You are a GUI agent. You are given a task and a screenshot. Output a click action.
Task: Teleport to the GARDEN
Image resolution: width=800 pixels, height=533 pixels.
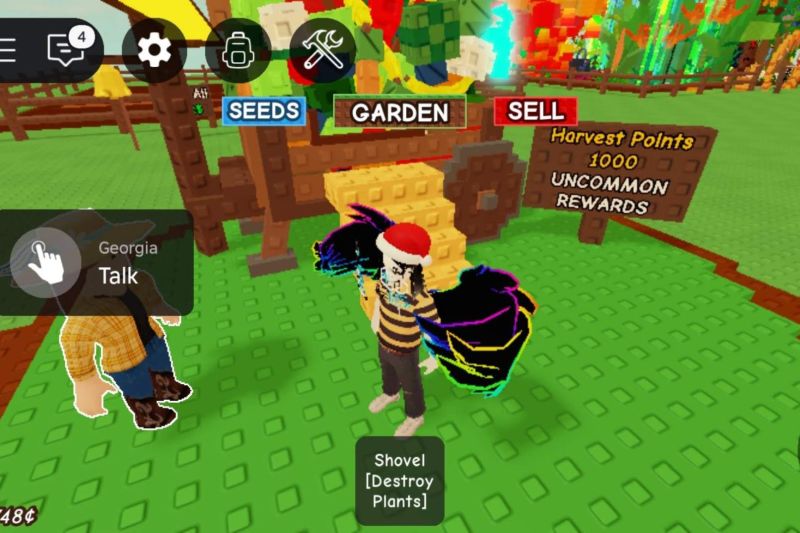pyautogui.click(x=400, y=112)
